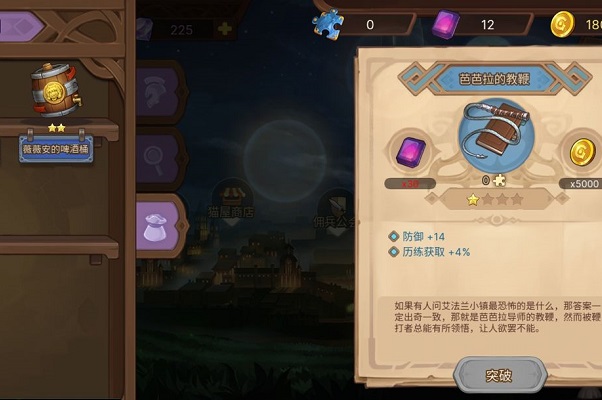Click the purple gem material cost icon
Screen dimensions: 602x400
click(x=411, y=154)
